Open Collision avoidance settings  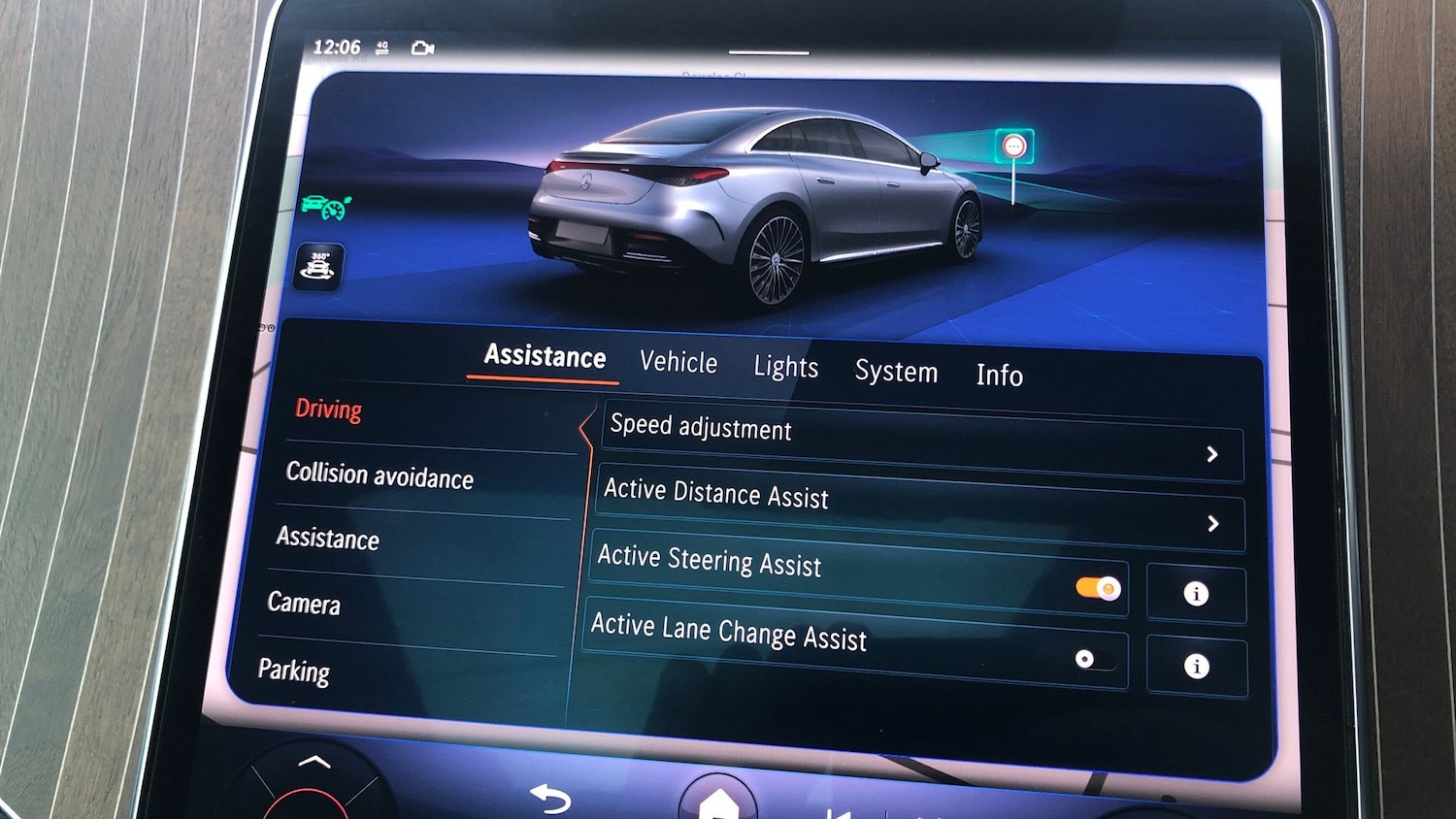(380, 475)
